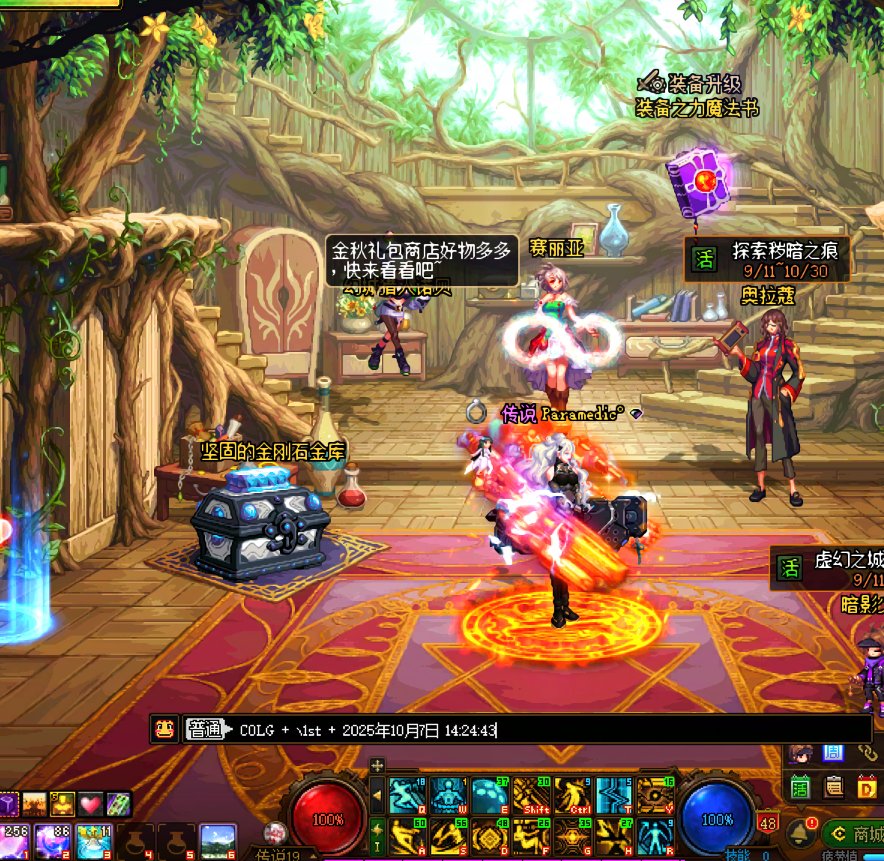Trigger the dome skill on E
Viewport: 884px width, 861px height.
click(488, 796)
